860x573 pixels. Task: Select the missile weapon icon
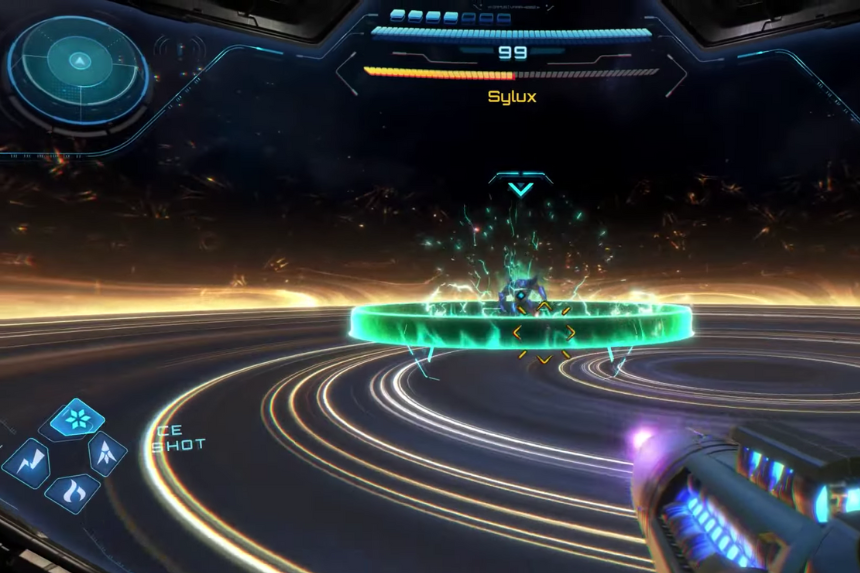[107, 455]
